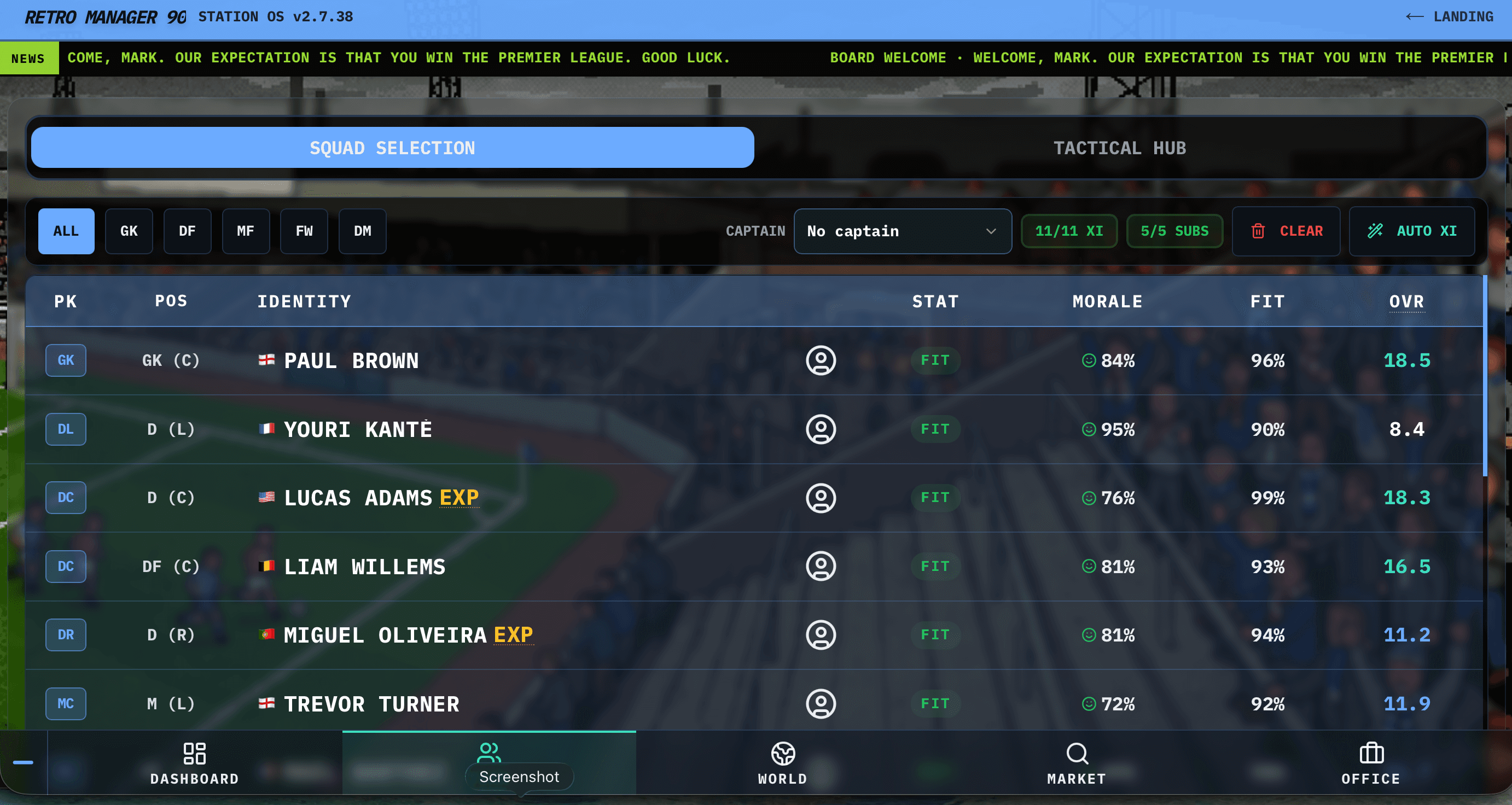Open the Dashboard grid icon
The height and width of the screenshot is (805, 1512).
(194, 753)
